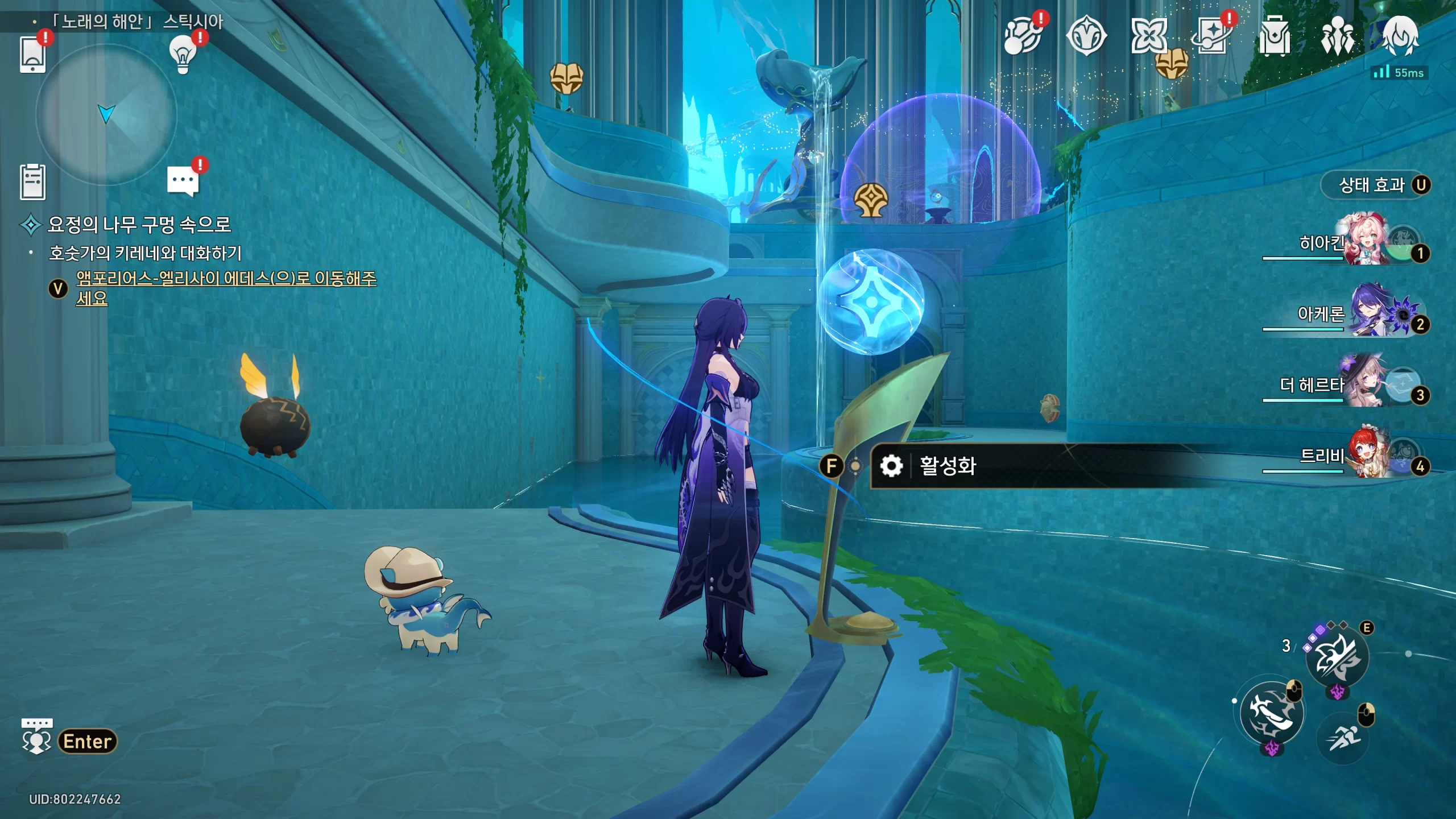The height and width of the screenshot is (819, 1456).
Task: Open the phone menu icon
Action: 32,54
